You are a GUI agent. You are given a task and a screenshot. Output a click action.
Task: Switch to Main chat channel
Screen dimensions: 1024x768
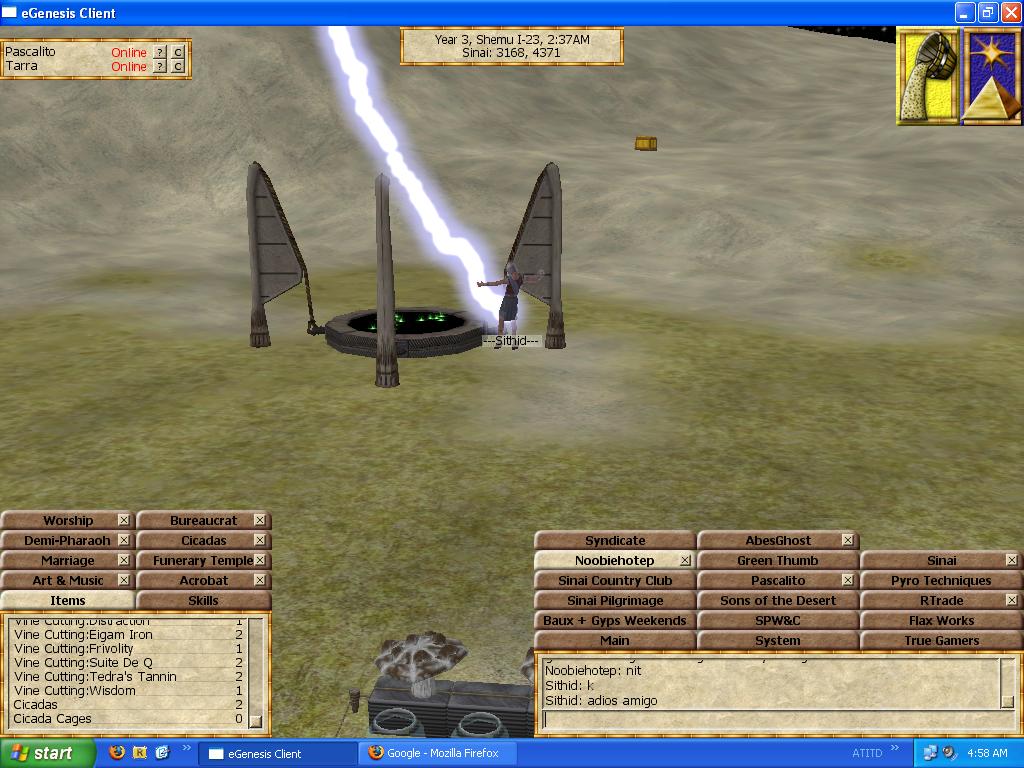point(614,640)
